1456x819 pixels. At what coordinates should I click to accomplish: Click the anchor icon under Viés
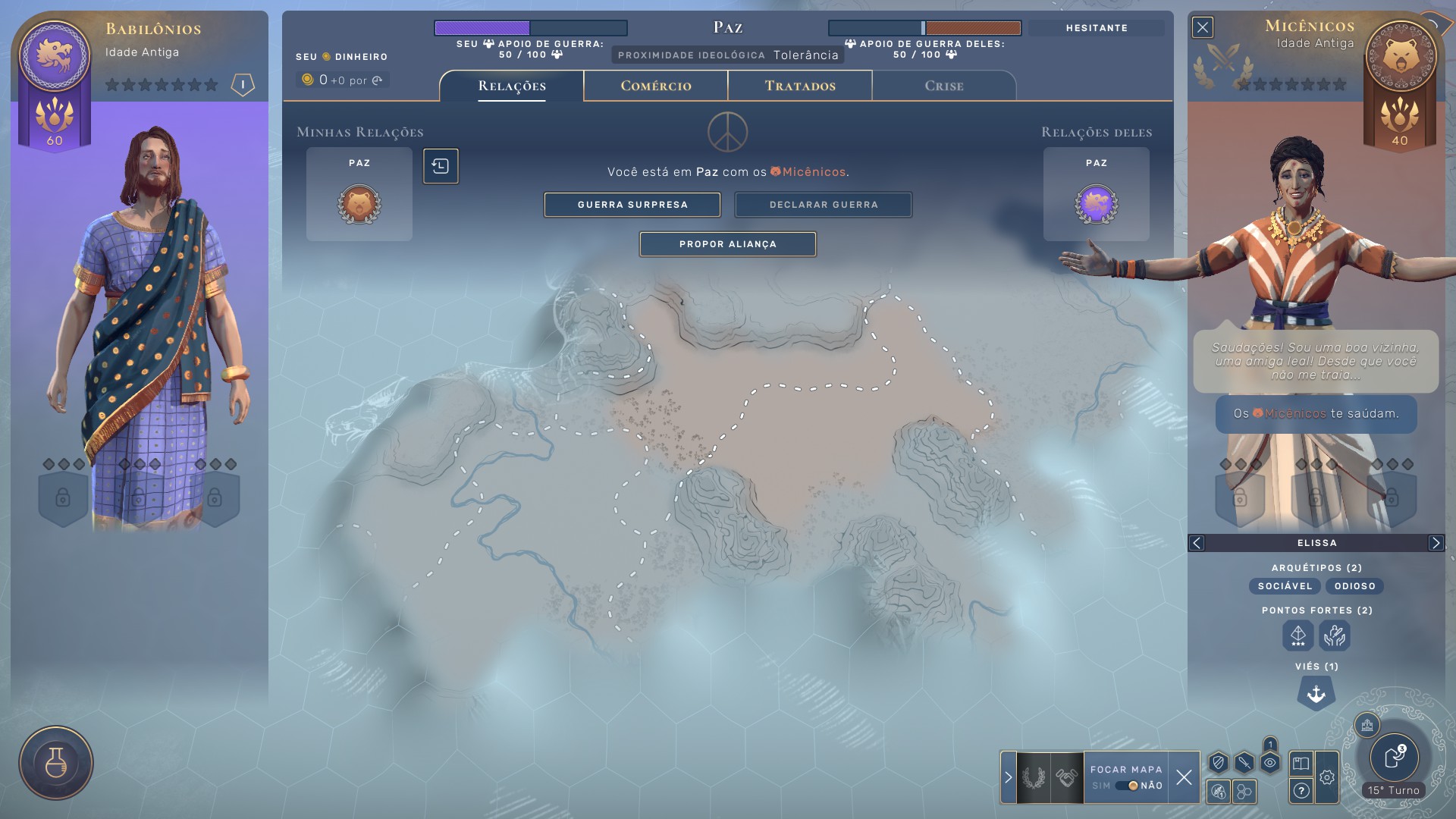click(1316, 692)
